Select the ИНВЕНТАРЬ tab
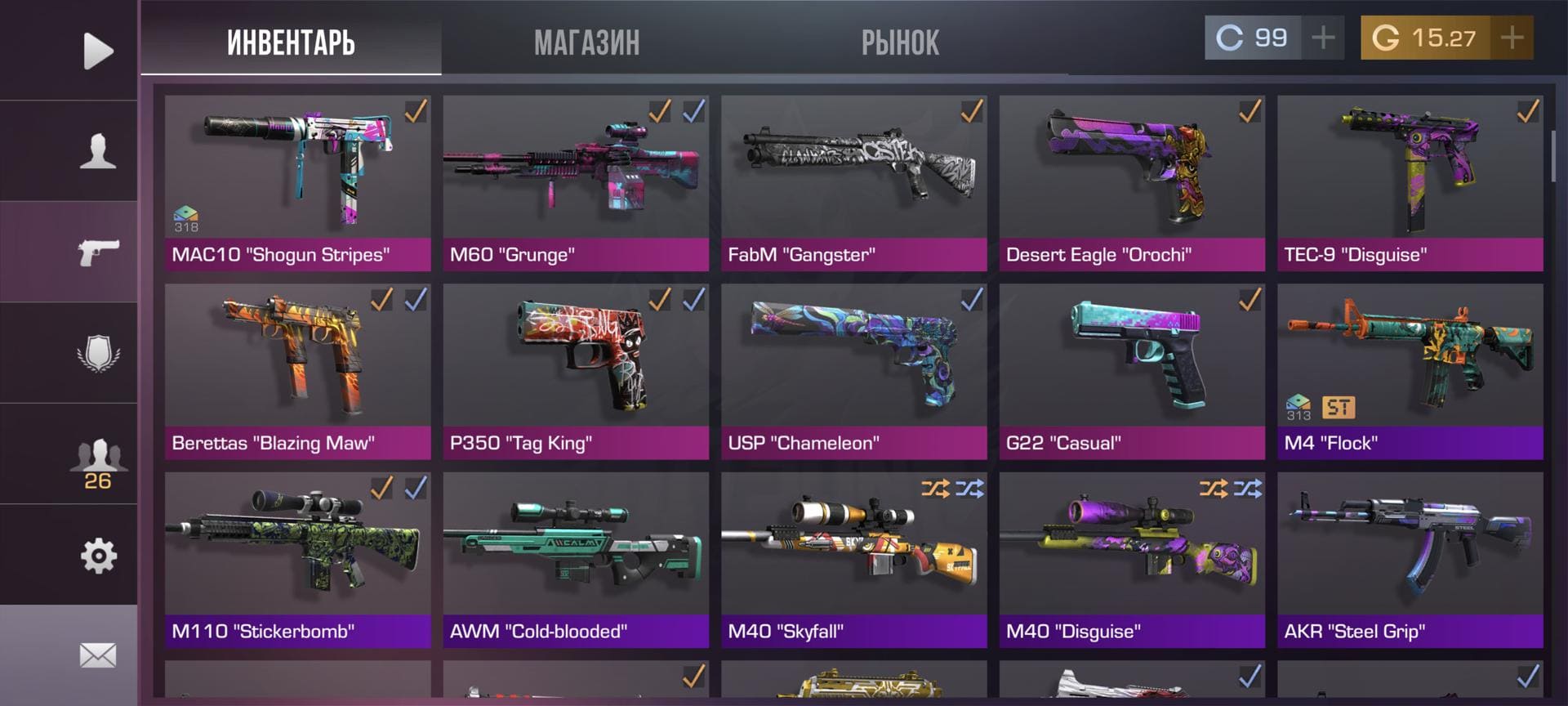This screenshot has height=706, width=1568. pyautogui.click(x=291, y=42)
